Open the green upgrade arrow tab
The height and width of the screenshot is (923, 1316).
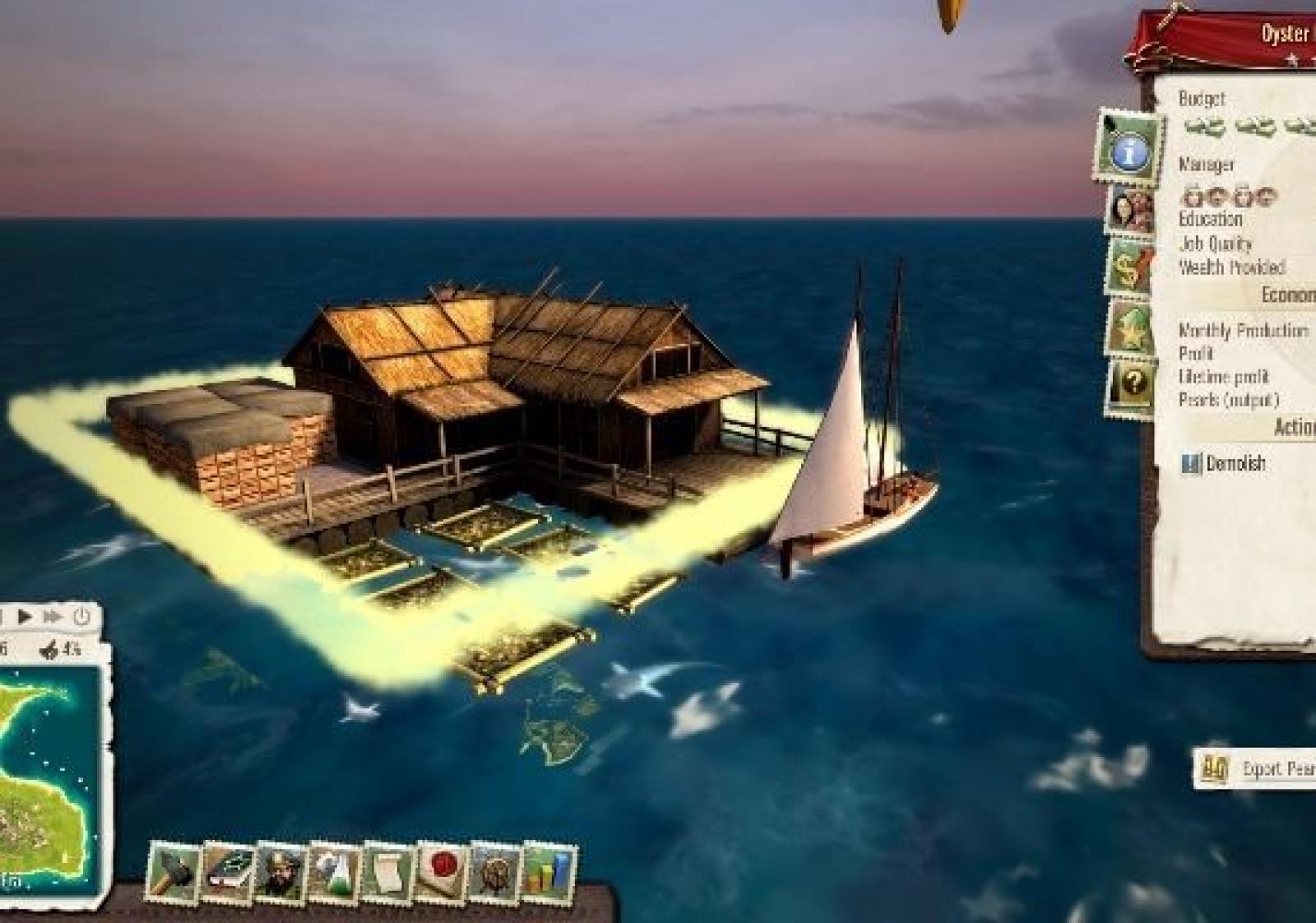pyautogui.click(x=1129, y=327)
